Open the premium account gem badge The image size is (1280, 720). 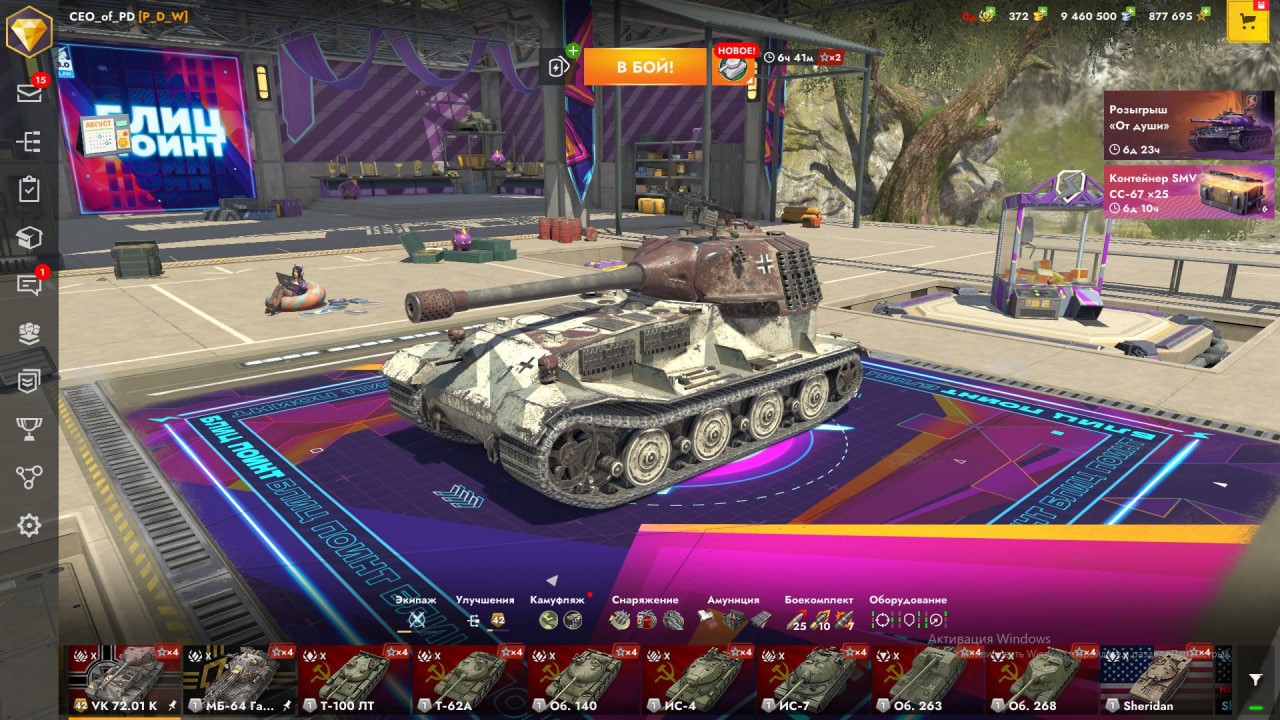(29, 31)
